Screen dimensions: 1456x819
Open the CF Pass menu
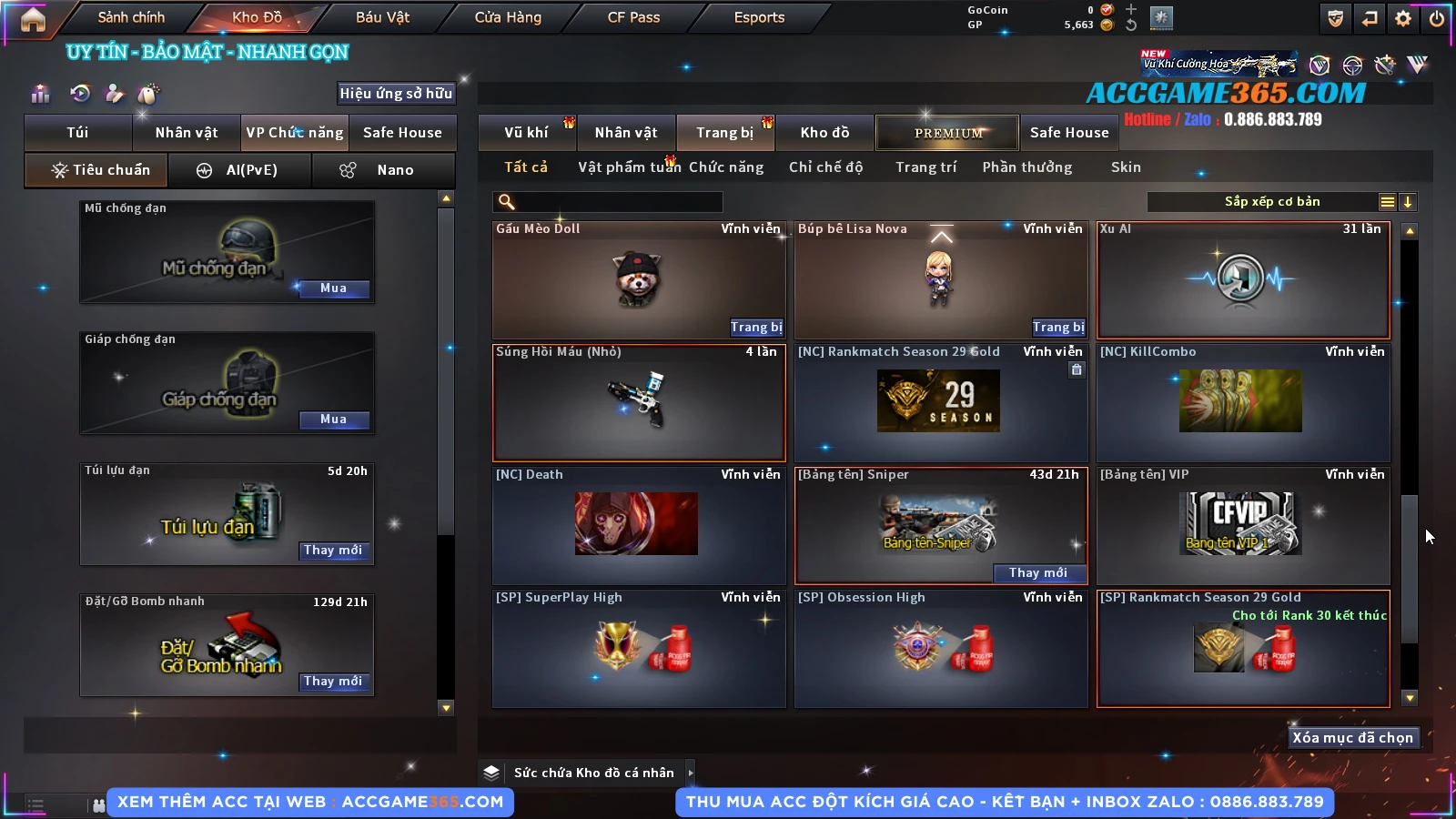(x=633, y=17)
